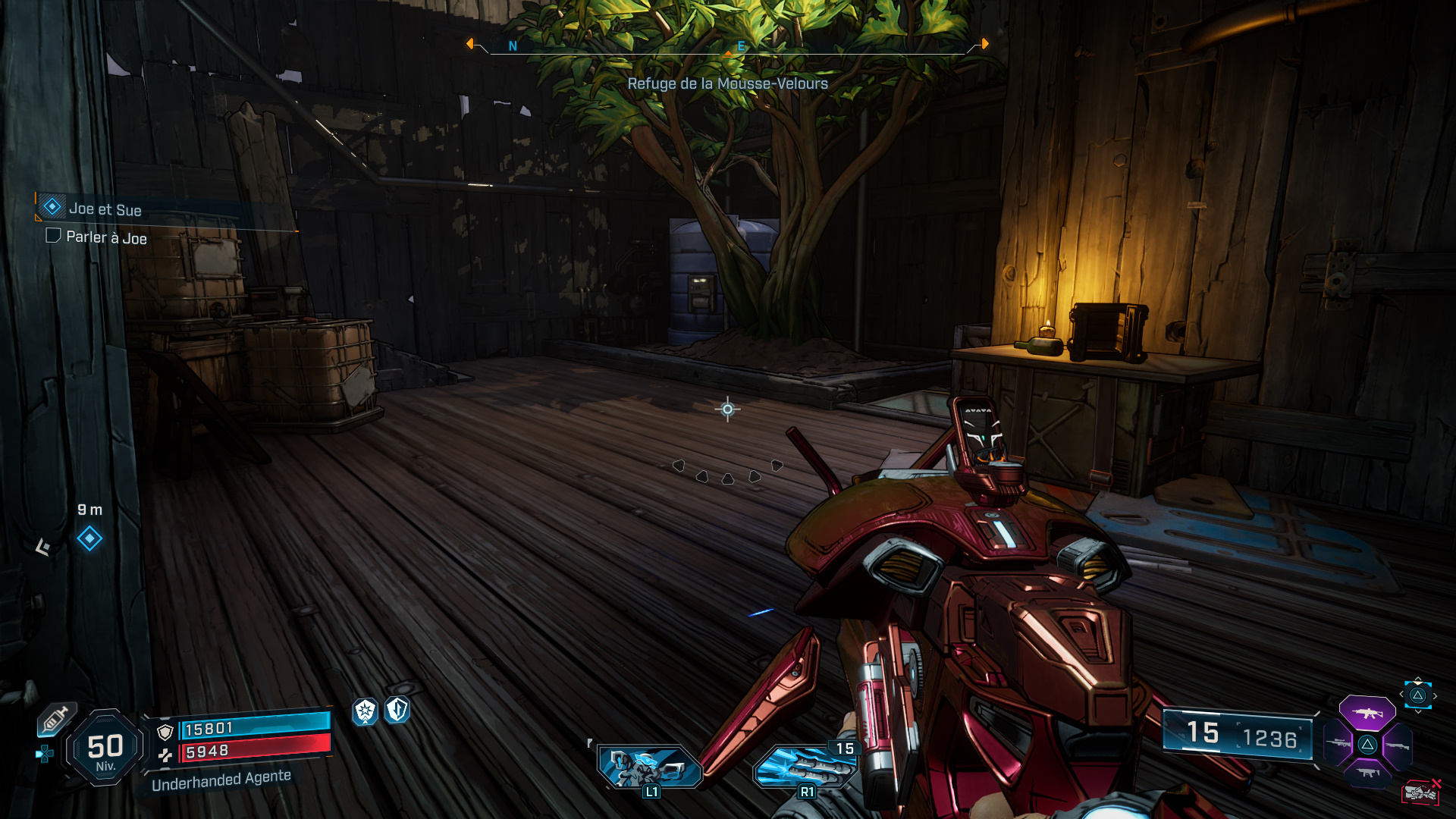Viewport: 1456px width, 819px height.
Task: Toggle the starburst buff status icon
Action: click(365, 711)
